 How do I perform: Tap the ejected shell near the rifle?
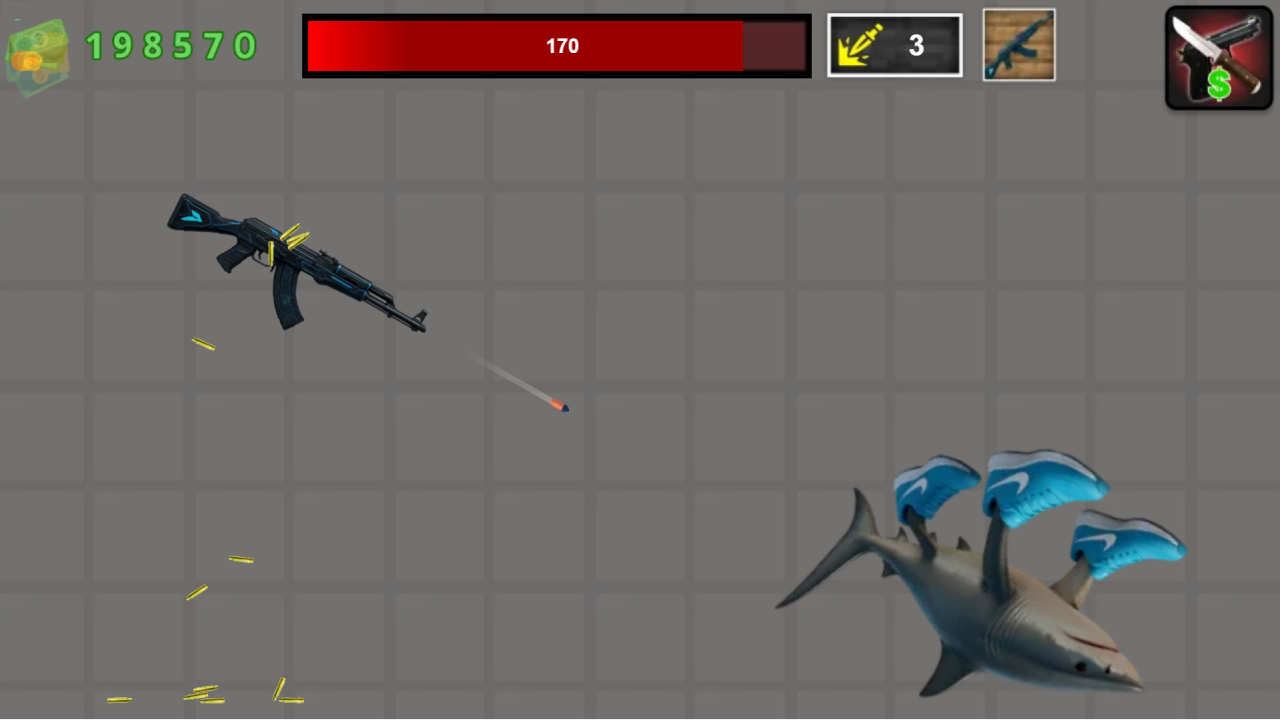coord(203,345)
